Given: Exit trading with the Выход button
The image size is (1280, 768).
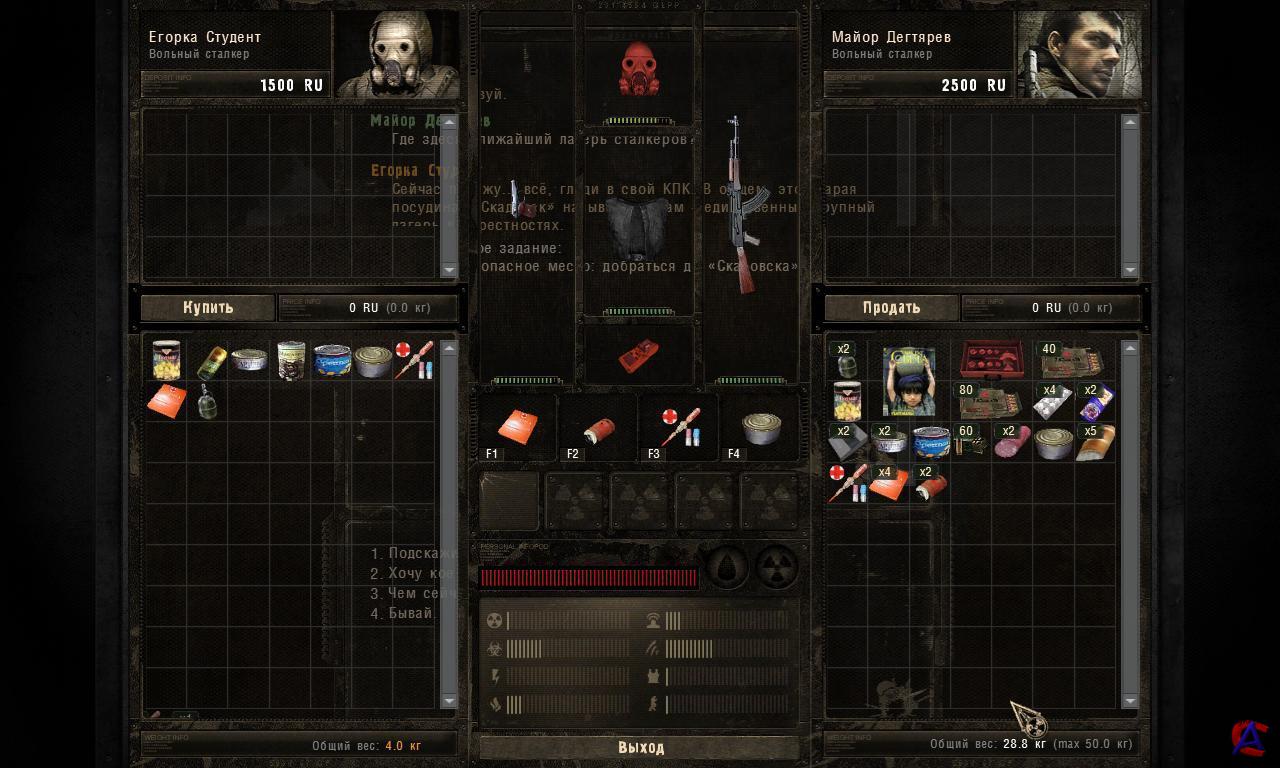Looking at the screenshot, I should [640, 747].
